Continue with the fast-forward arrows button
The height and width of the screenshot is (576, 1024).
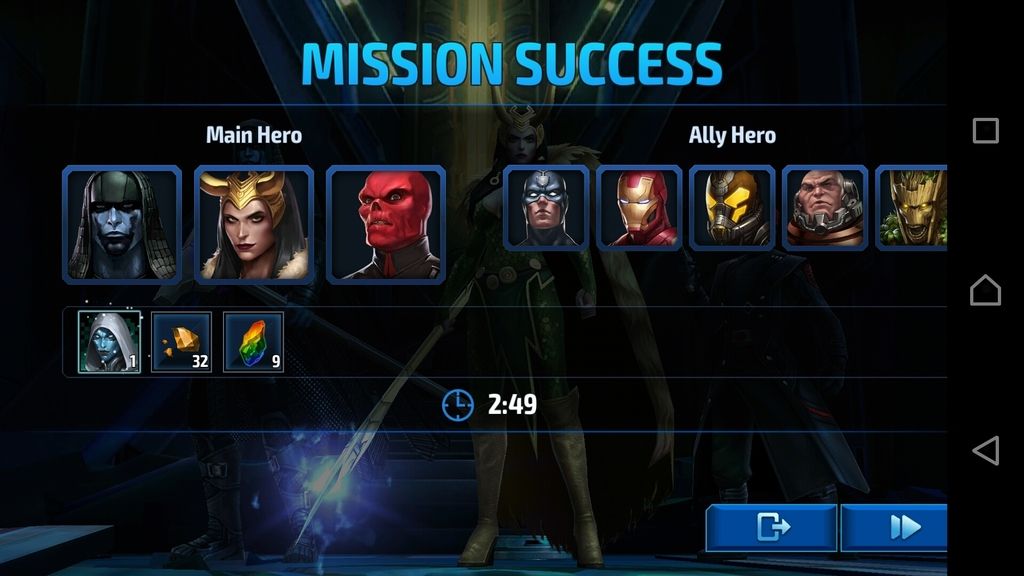[895, 527]
